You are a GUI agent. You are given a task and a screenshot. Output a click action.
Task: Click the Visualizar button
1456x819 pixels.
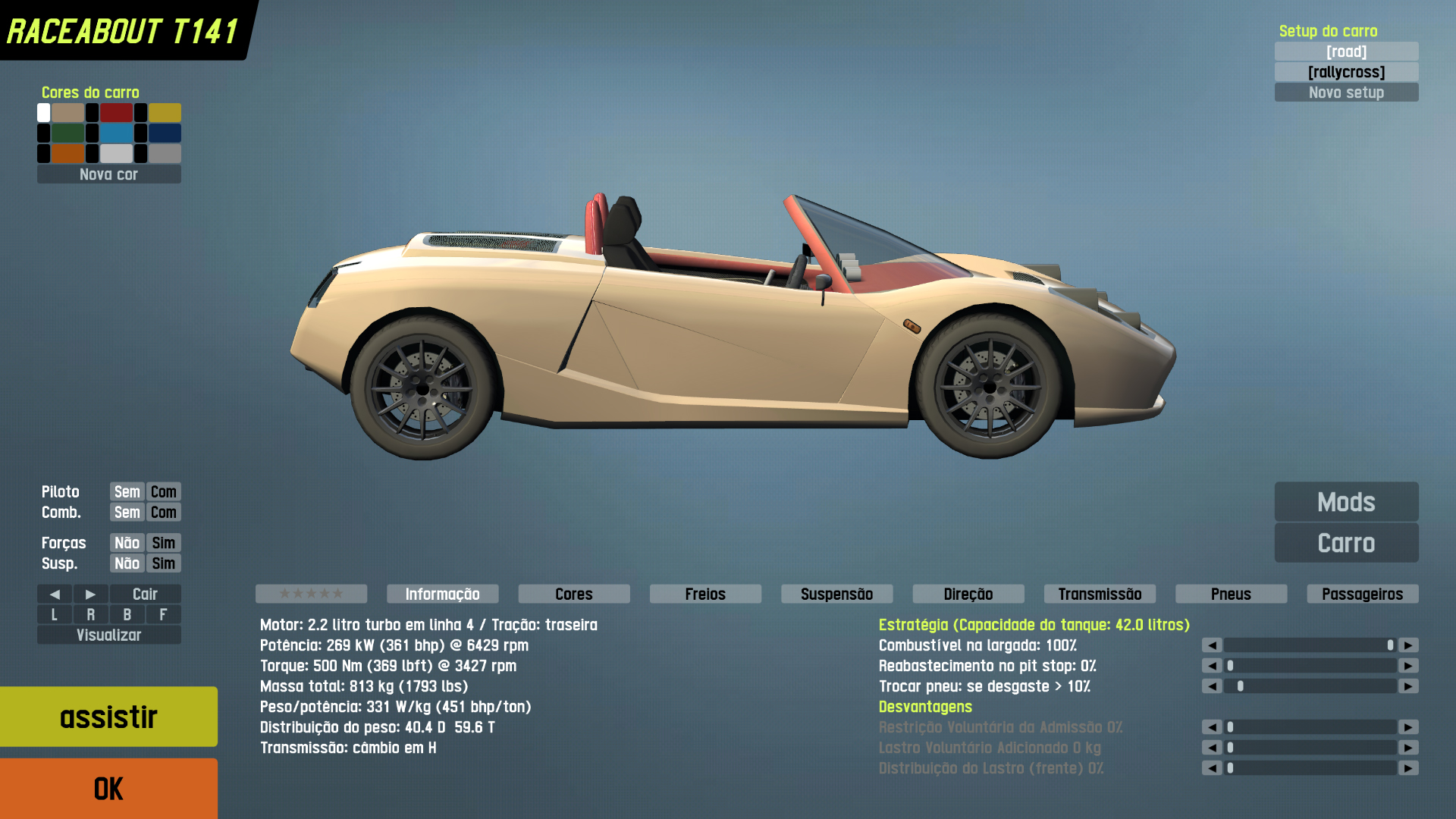(x=108, y=635)
